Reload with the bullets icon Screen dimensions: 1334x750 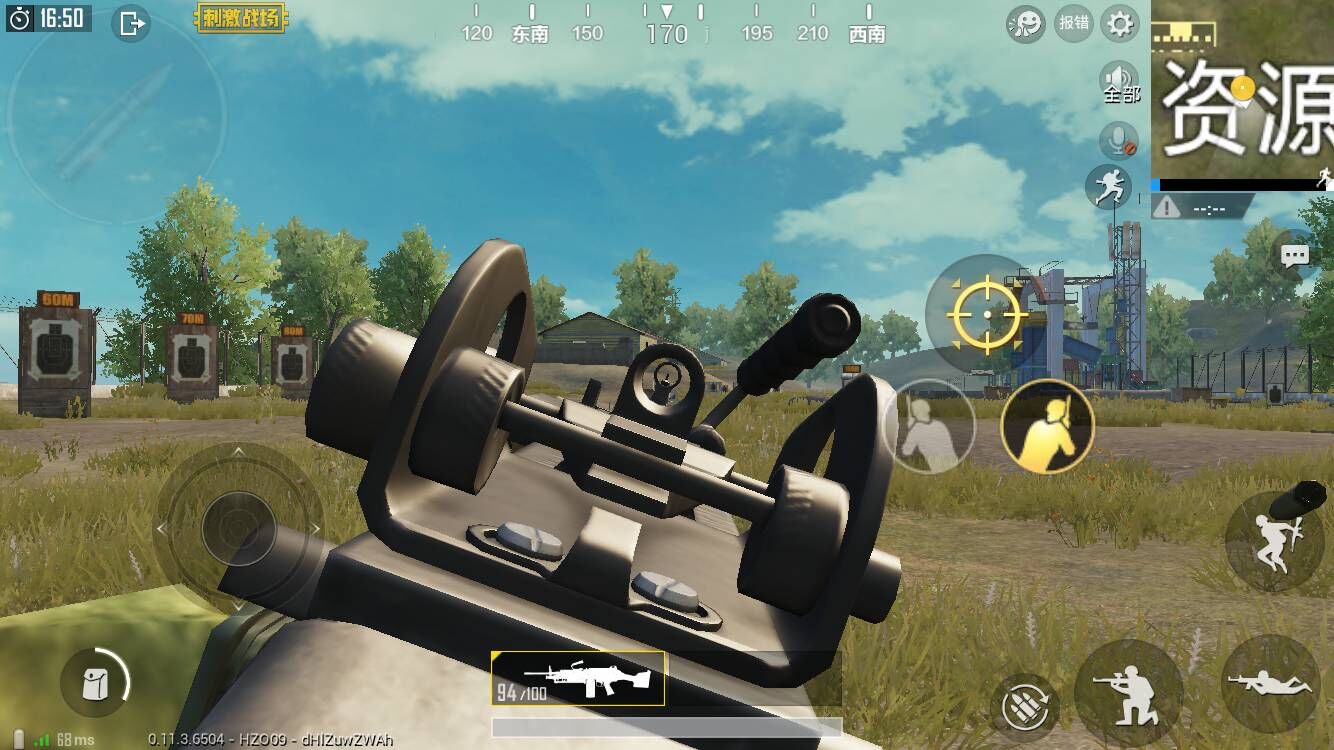(x=1025, y=706)
